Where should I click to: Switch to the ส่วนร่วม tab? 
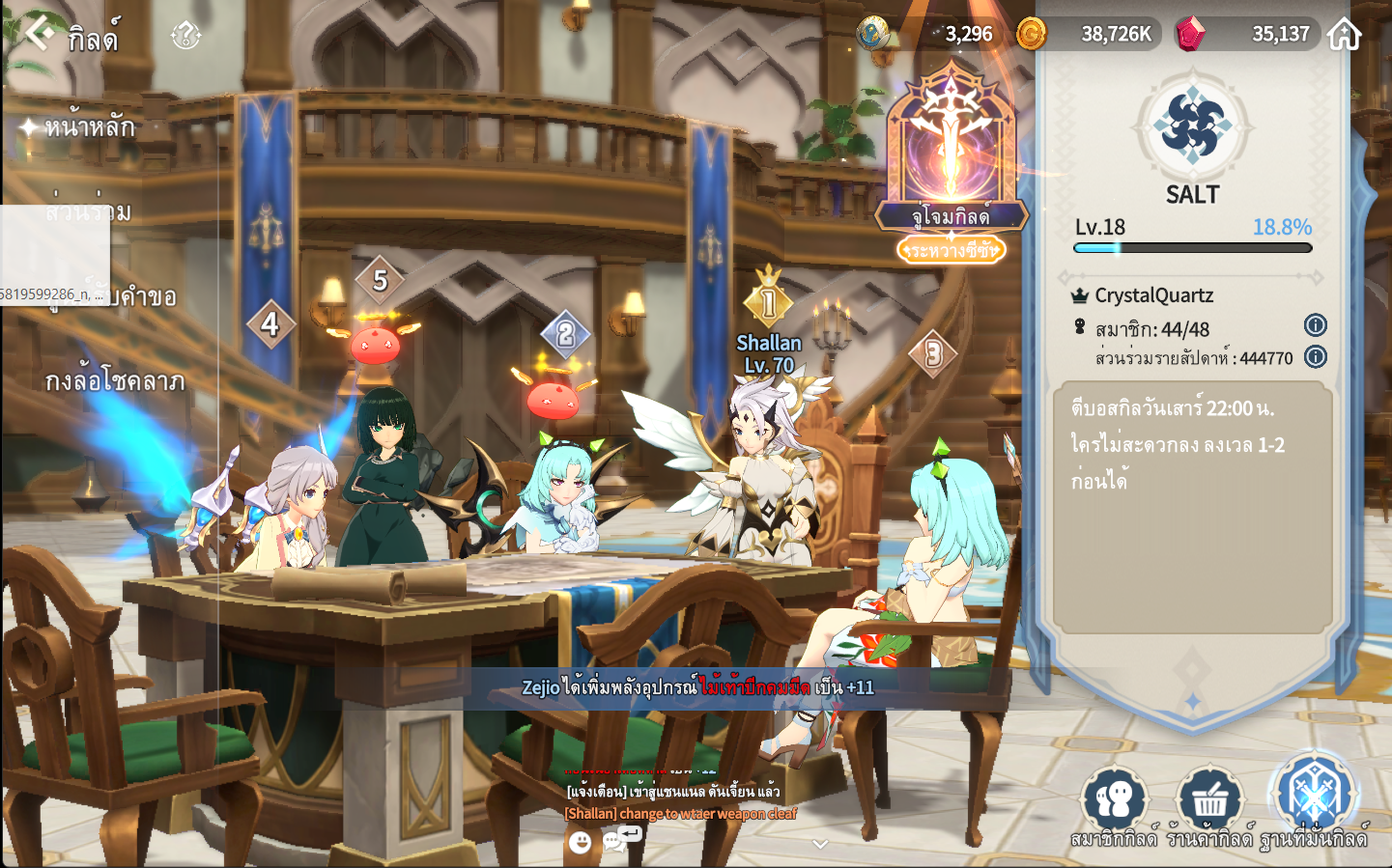tap(89, 211)
